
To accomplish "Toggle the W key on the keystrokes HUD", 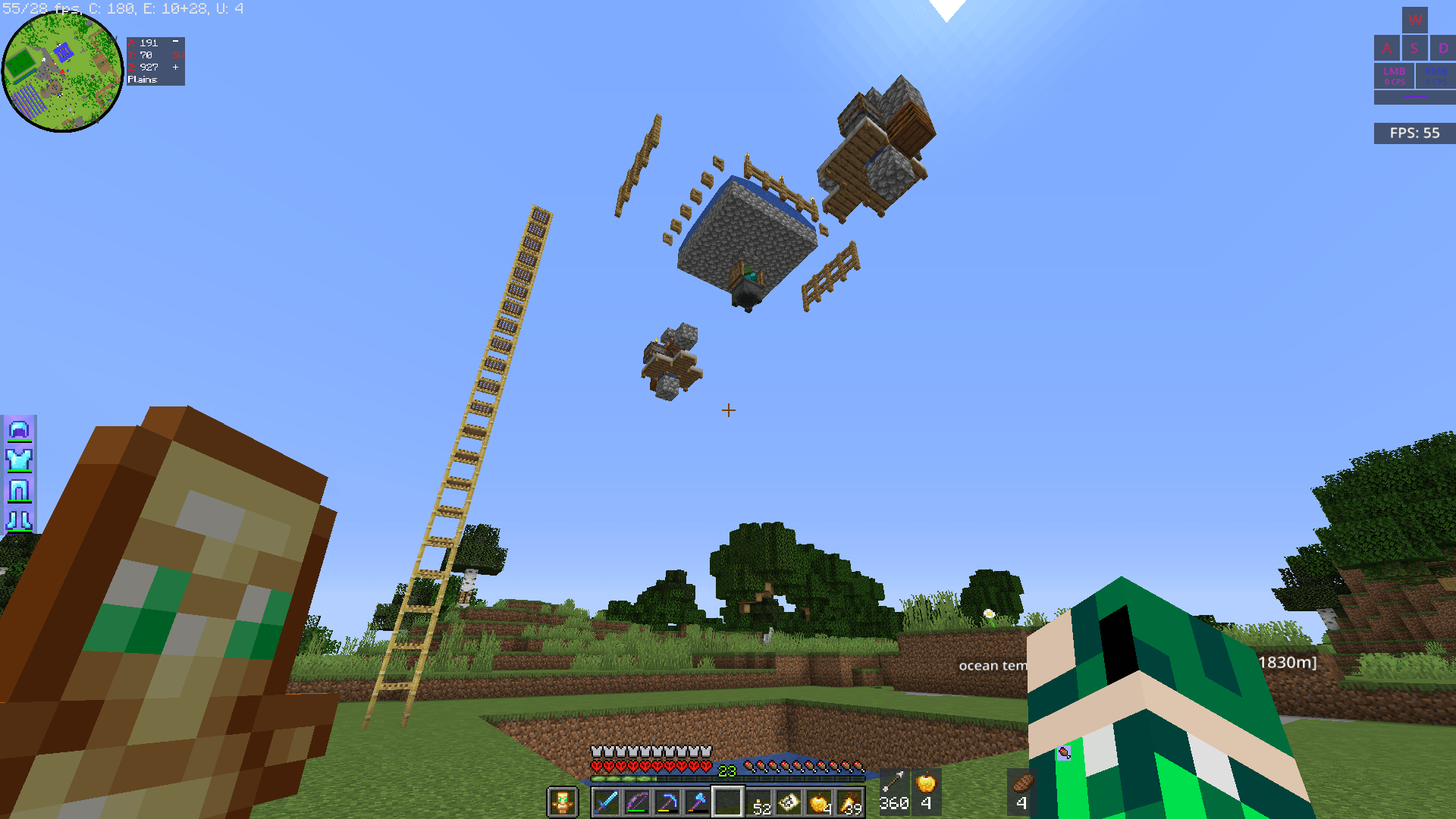I will pyautogui.click(x=1415, y=20).
